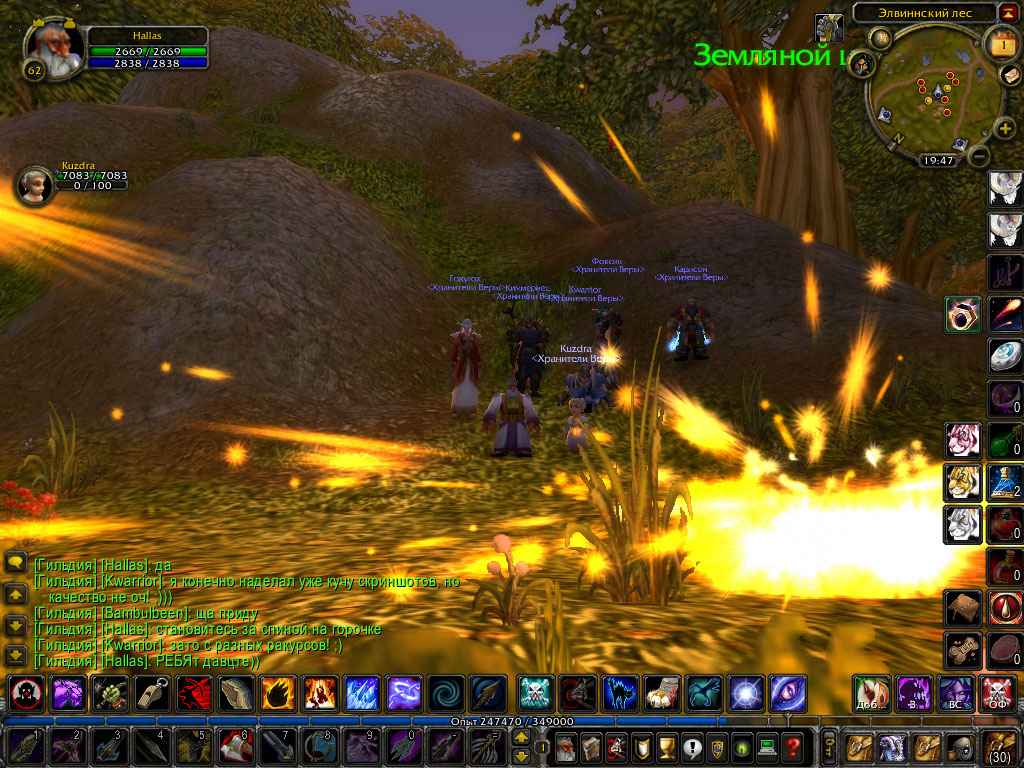Zoom out the minimap with the minus button
Image resolution: width=1024 pixels, height=768 pixels.
pos(980,156)
